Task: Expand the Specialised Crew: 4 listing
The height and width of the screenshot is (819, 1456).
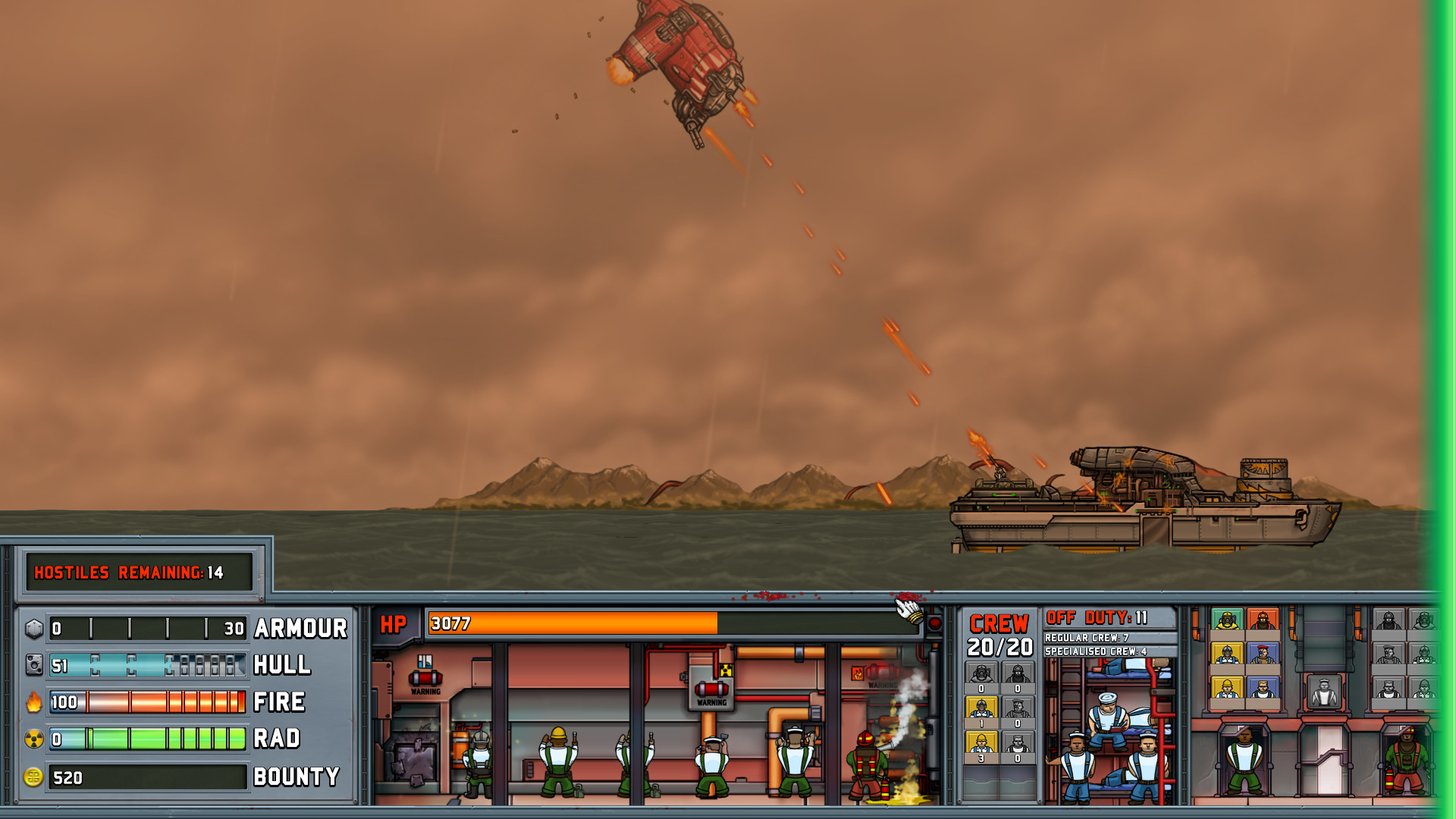Action: [x=1095, y=651]
